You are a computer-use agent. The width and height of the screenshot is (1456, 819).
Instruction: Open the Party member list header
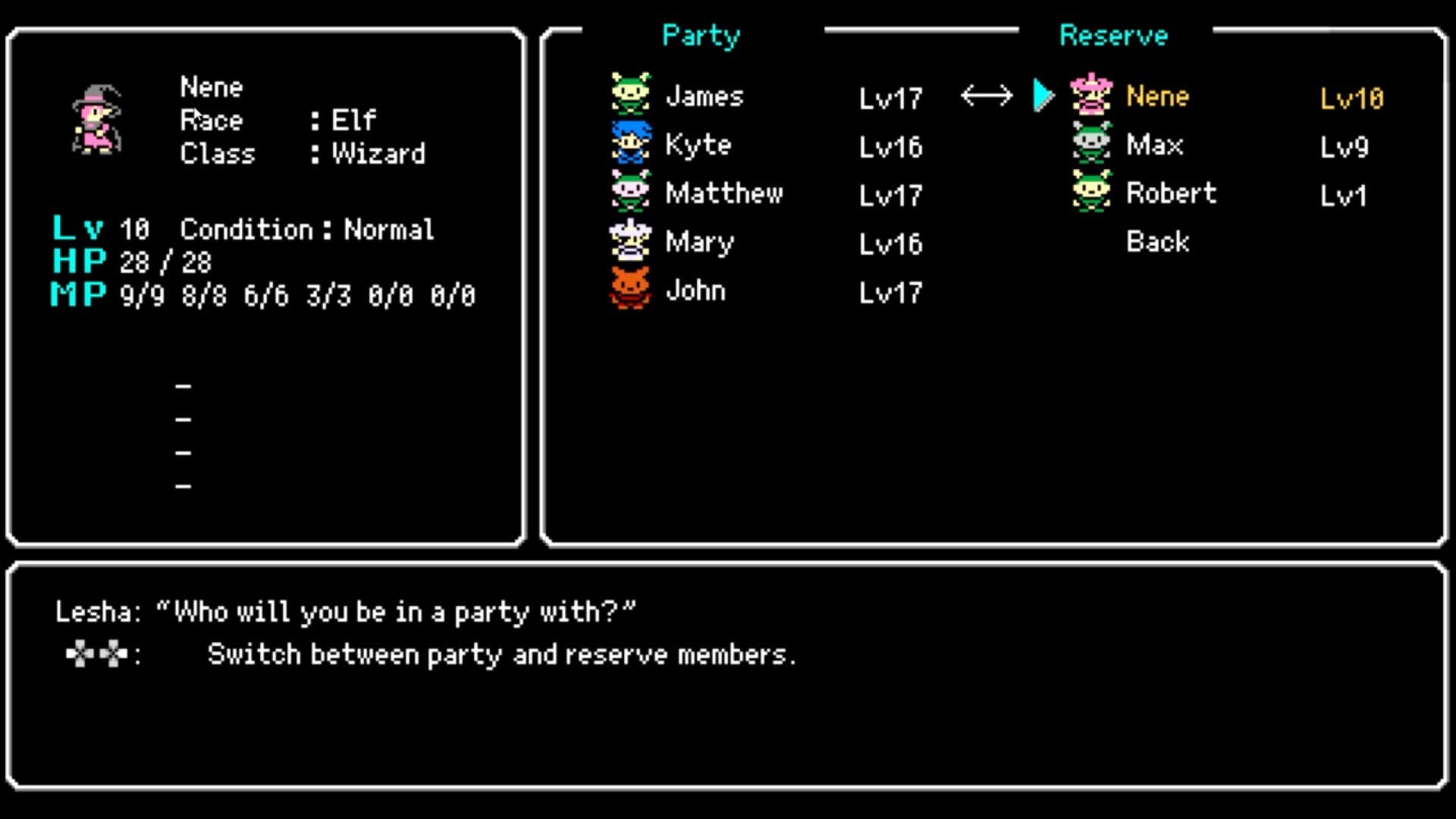pyautogui.click(x=699, y=35)
